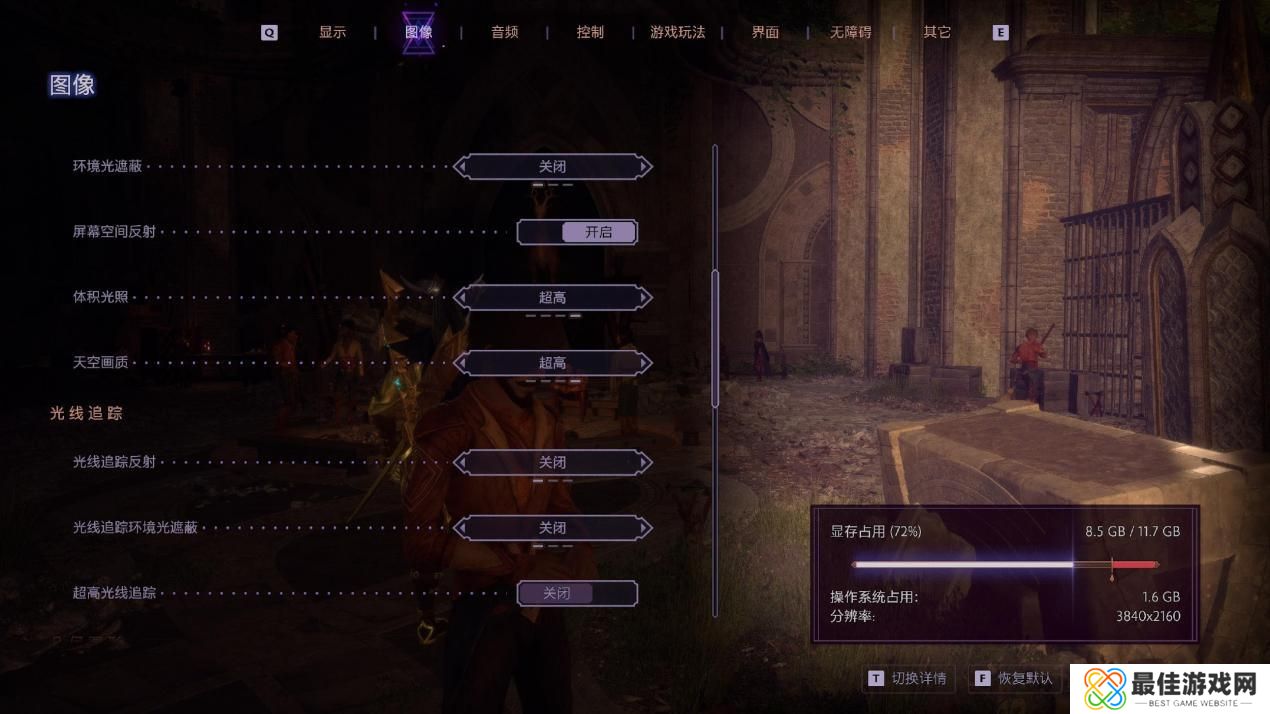The width and height of the screenshot is (1270, 714).
Task: Lower 体积光照 with its left arrow
Action: (461, 297)
